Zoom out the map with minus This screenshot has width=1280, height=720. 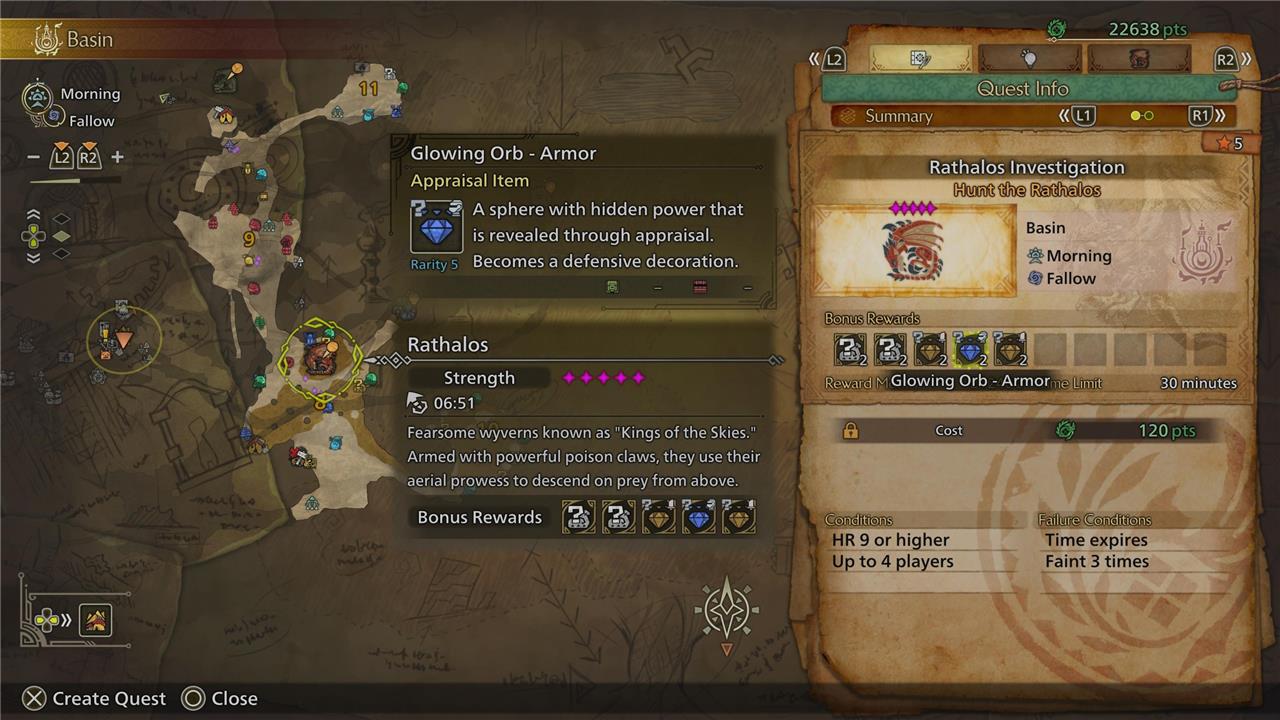(33, 157)
